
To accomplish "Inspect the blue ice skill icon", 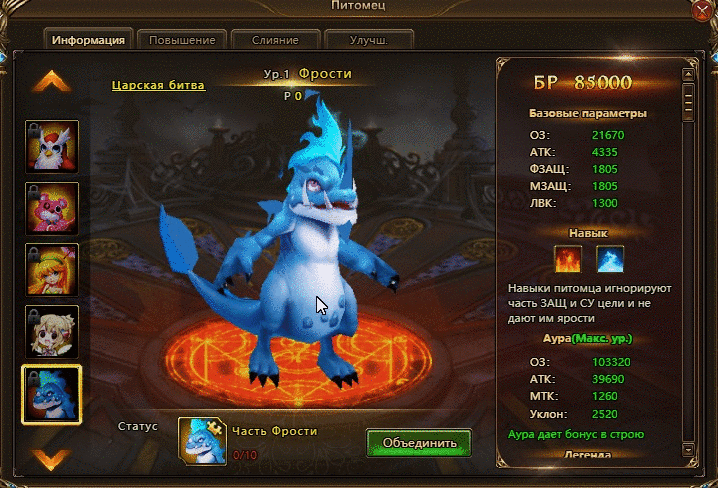I will (611, 260).
